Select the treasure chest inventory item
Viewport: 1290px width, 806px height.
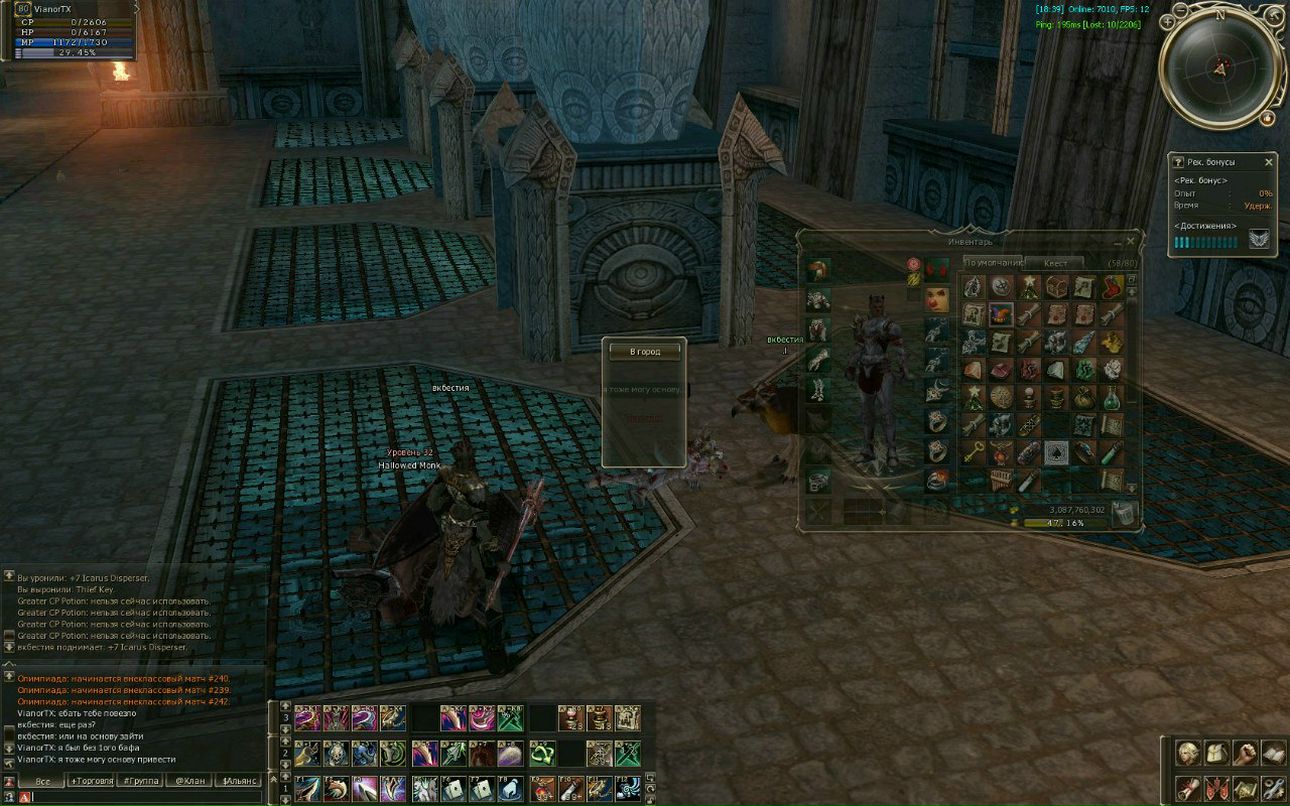1056,288
